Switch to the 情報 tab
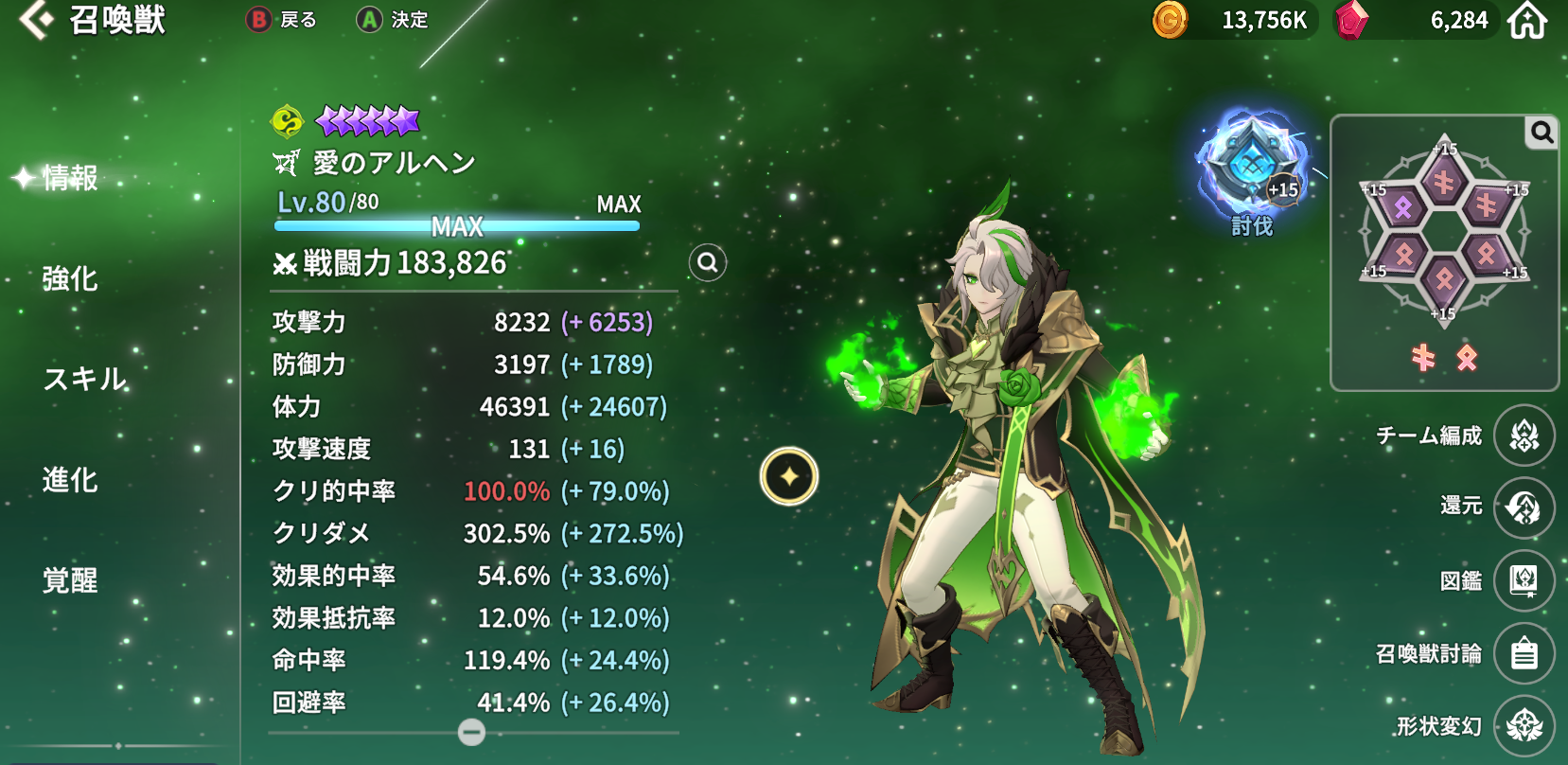This screenshot has width=1568, height=765. pyautogui.click(x=69, y=178)
